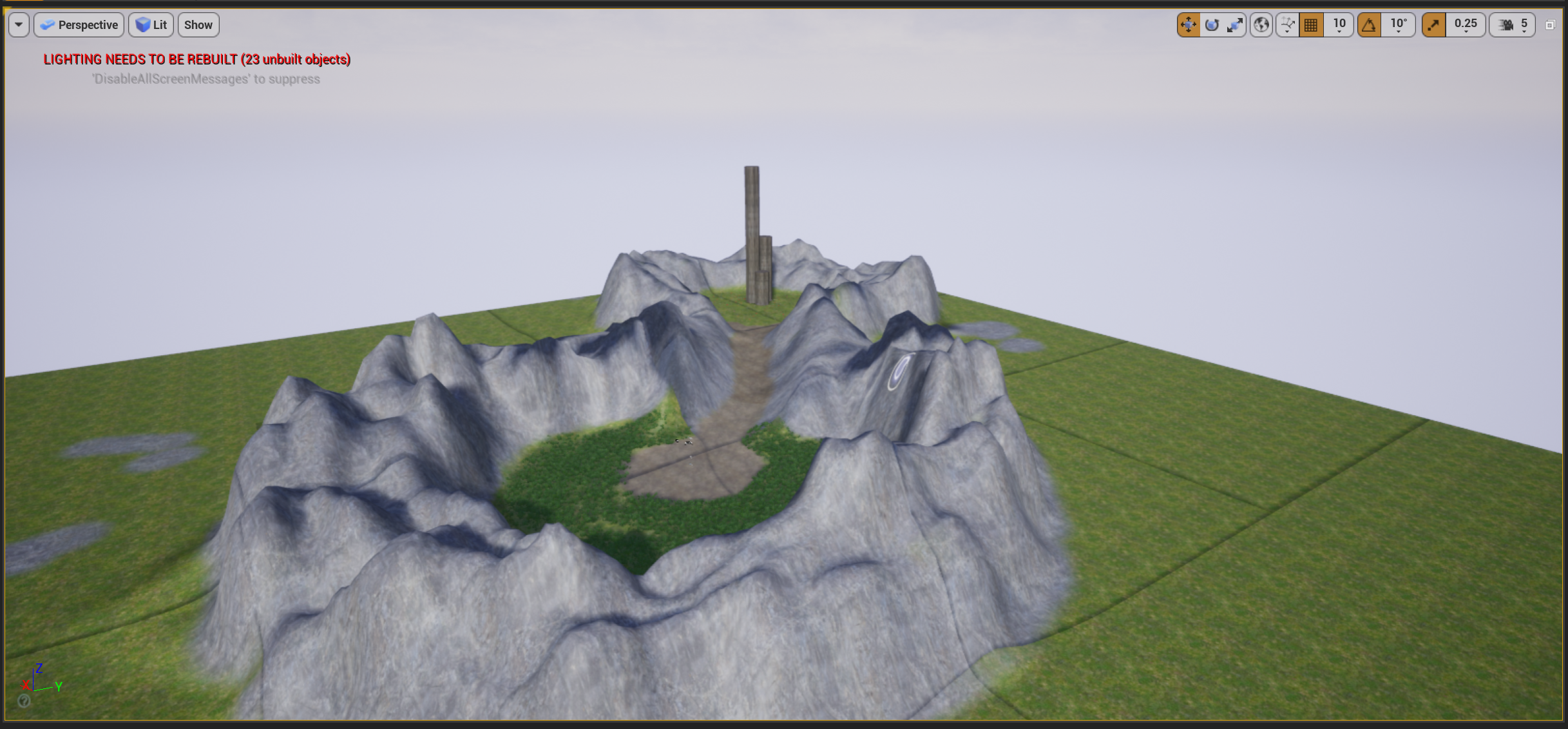
Task: Click the LIGHTING NEEDS TO BE REBUILT warning
Action: [x=196, y=59]
